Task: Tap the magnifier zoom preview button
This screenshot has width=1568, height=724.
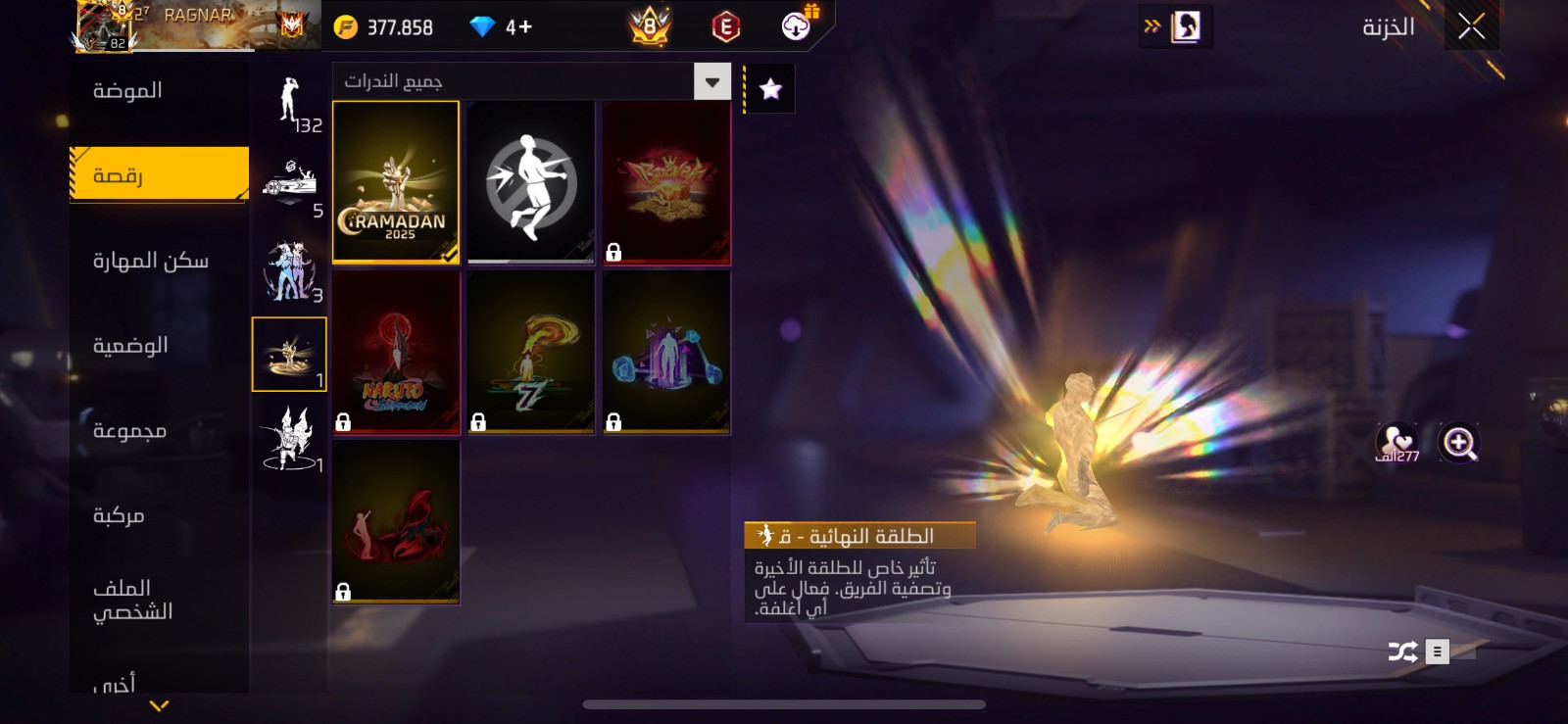Action: [x=1458, y=443]
